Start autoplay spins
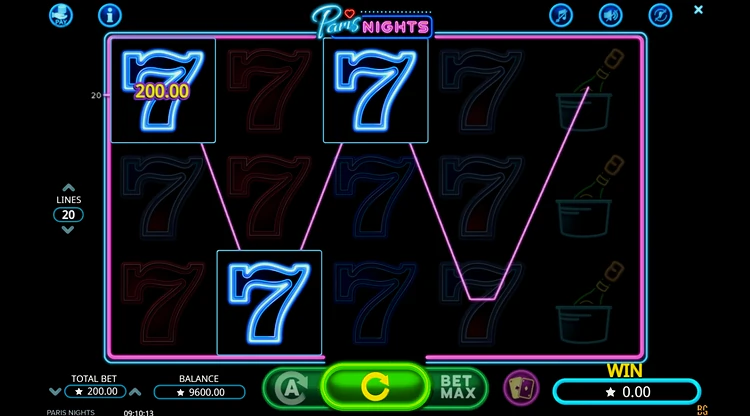This screenshot has width=750, height=416. (287, 386)
